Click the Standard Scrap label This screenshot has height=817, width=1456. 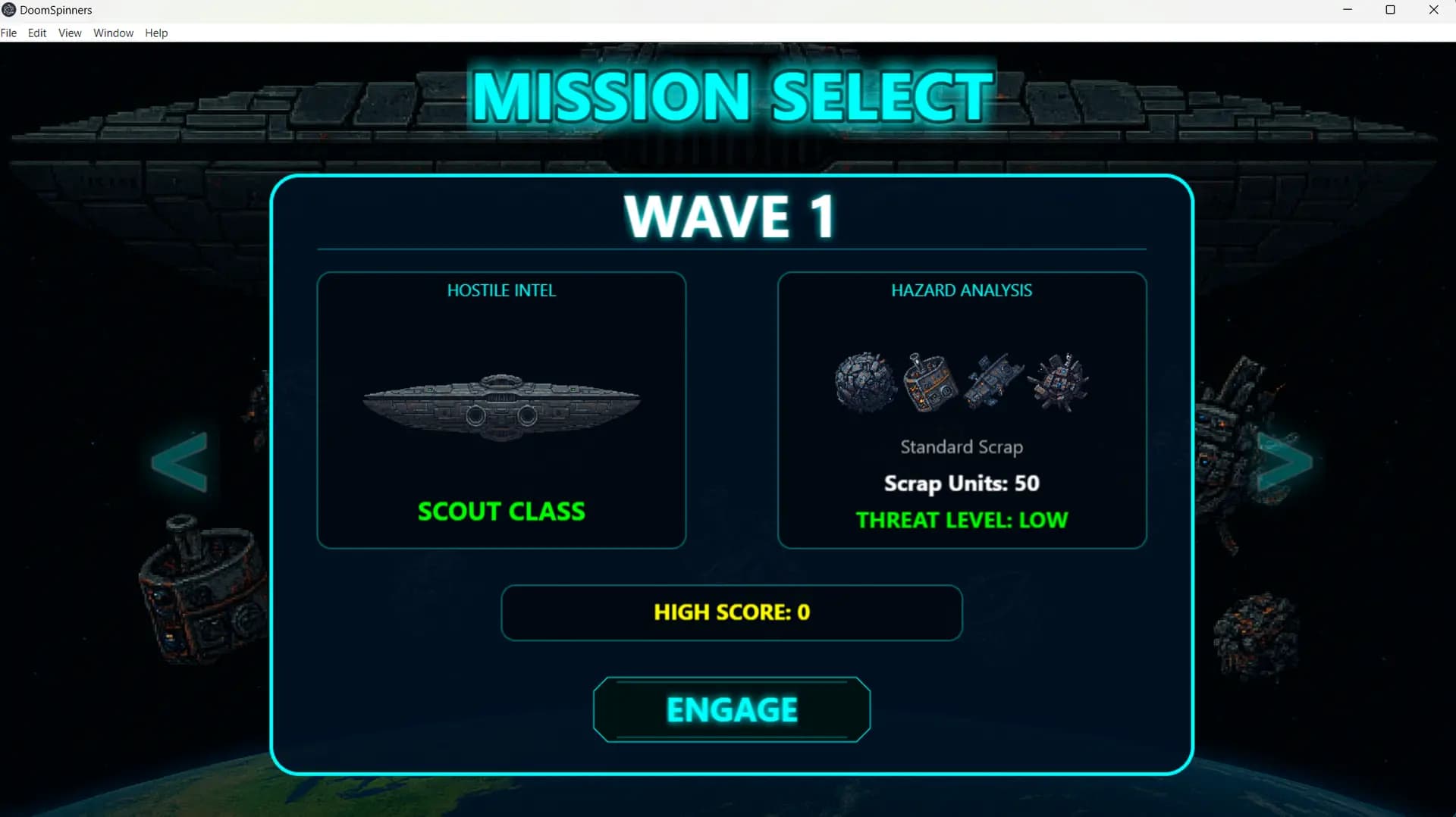coord(961,446)
